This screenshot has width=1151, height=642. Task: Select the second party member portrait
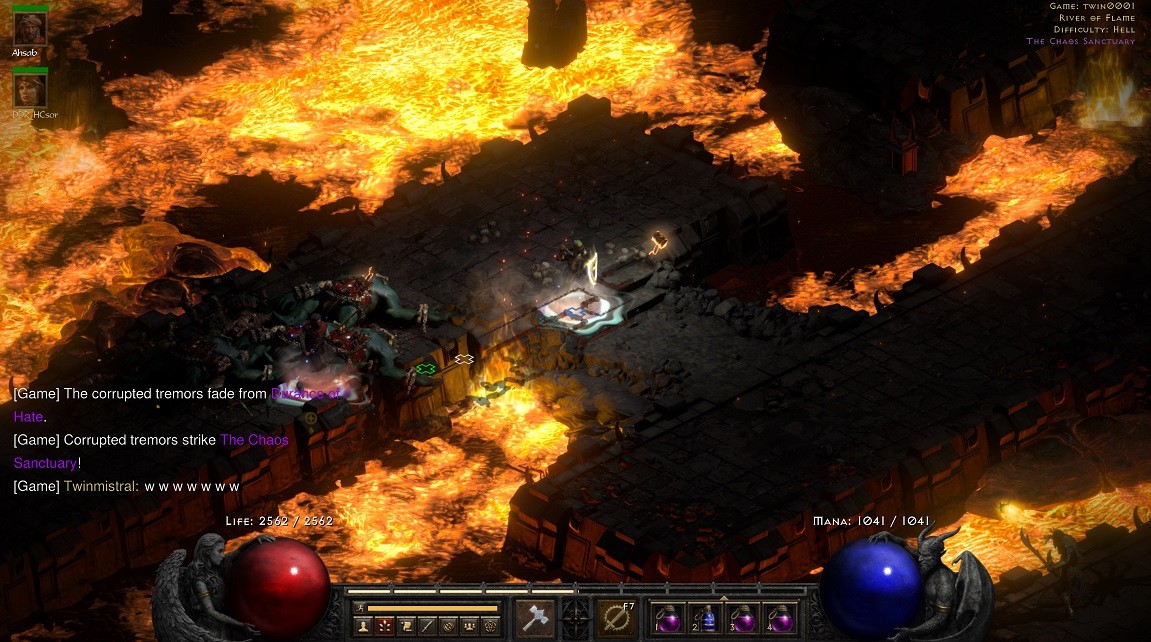[x=30, y=91]
